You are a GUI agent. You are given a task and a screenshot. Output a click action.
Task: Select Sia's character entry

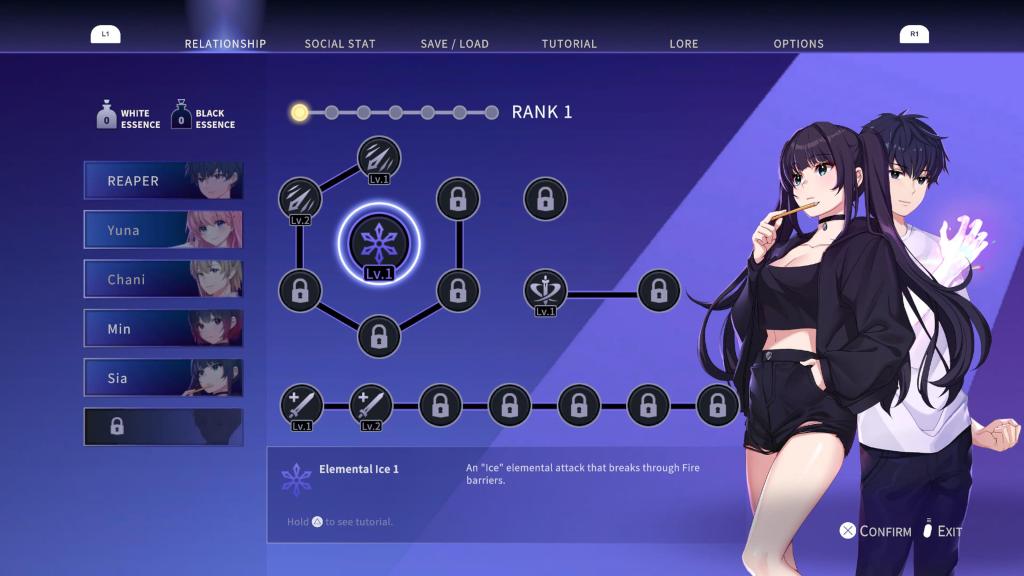(x=163, y=378)
